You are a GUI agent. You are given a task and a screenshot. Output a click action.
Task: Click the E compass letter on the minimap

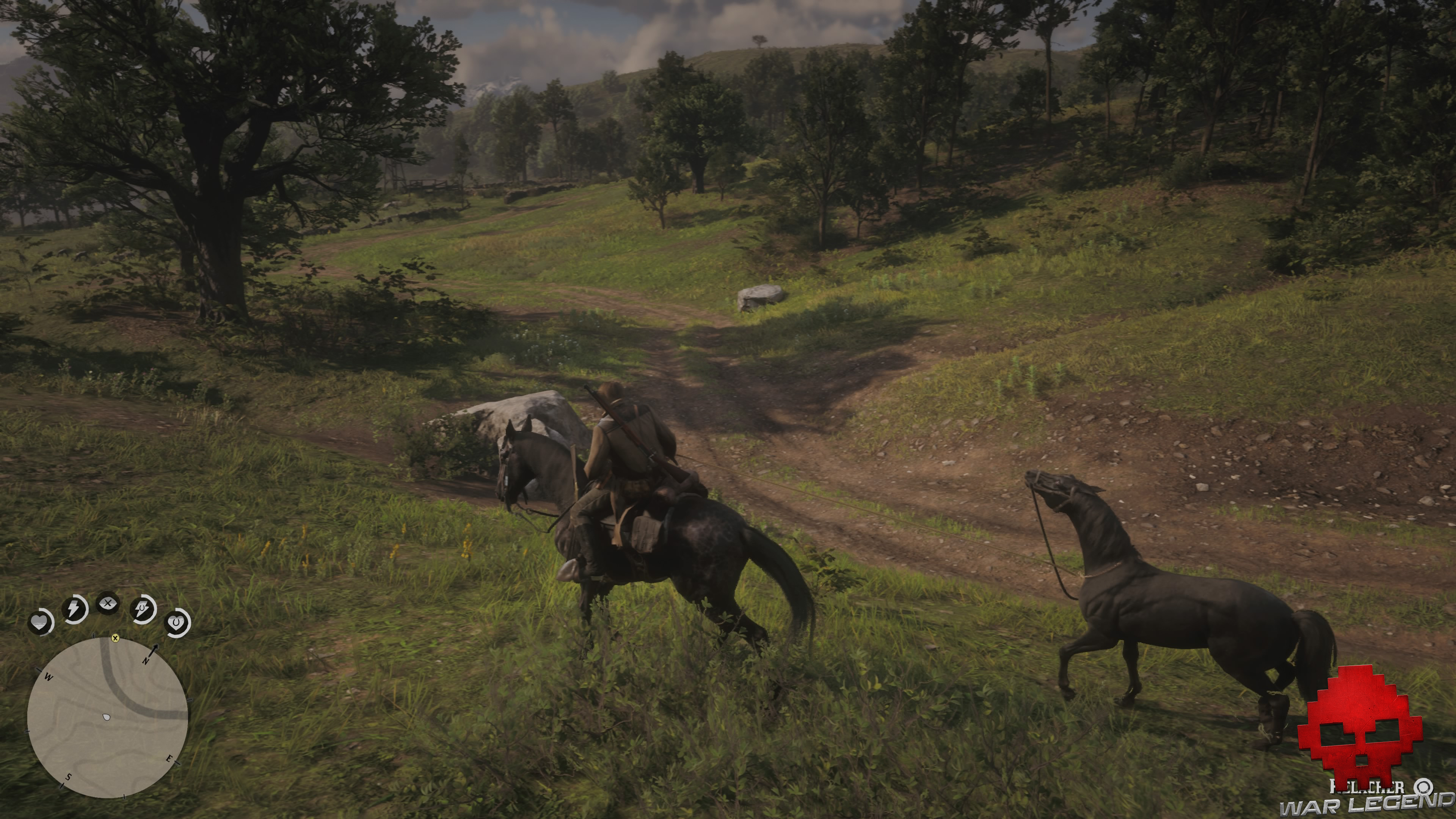(169, 758)
